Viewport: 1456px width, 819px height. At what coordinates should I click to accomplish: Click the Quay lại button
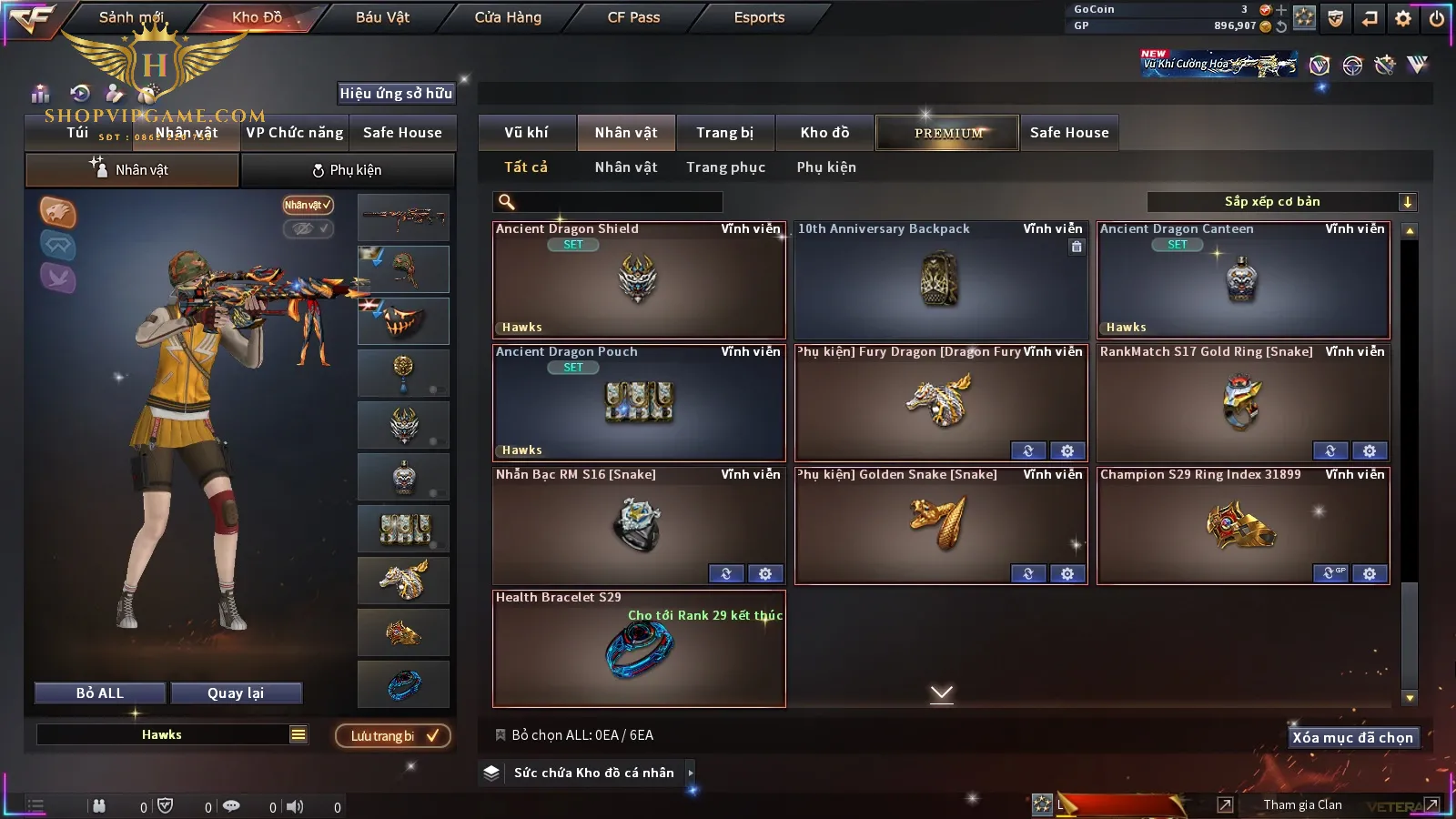(236, 693)
